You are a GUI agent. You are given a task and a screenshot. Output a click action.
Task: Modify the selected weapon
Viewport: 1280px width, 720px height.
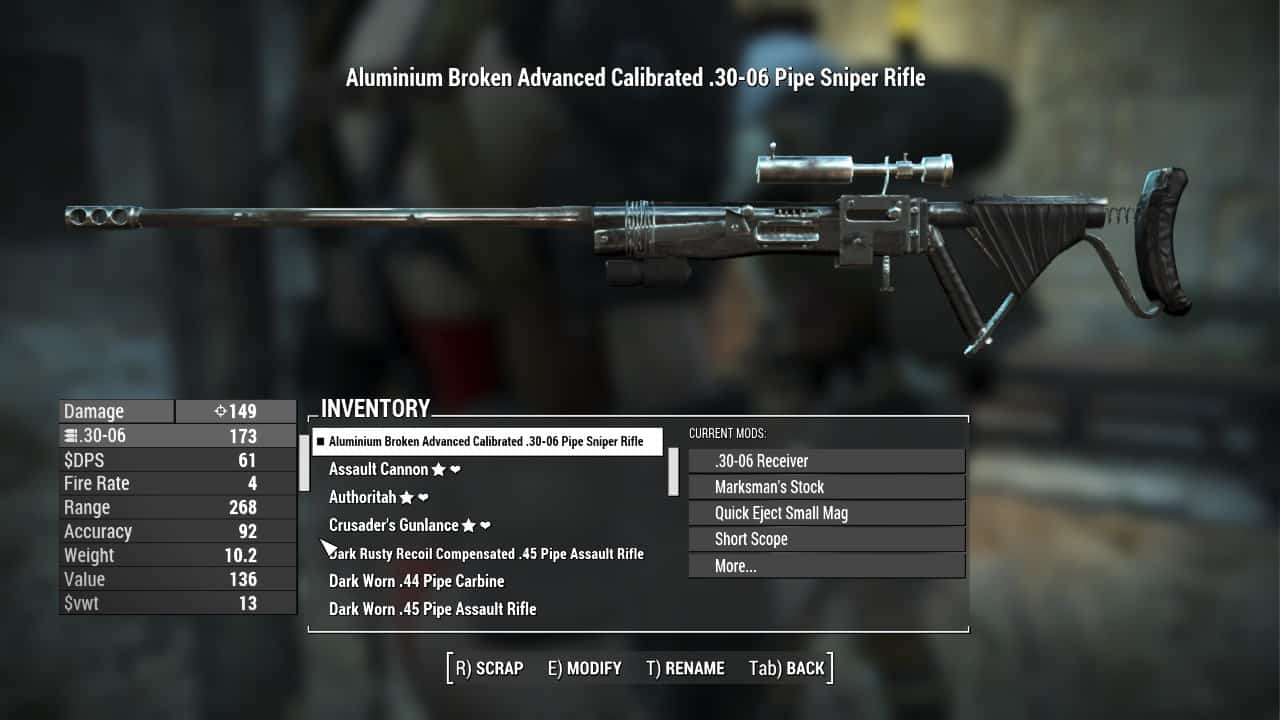coord(584,668)
